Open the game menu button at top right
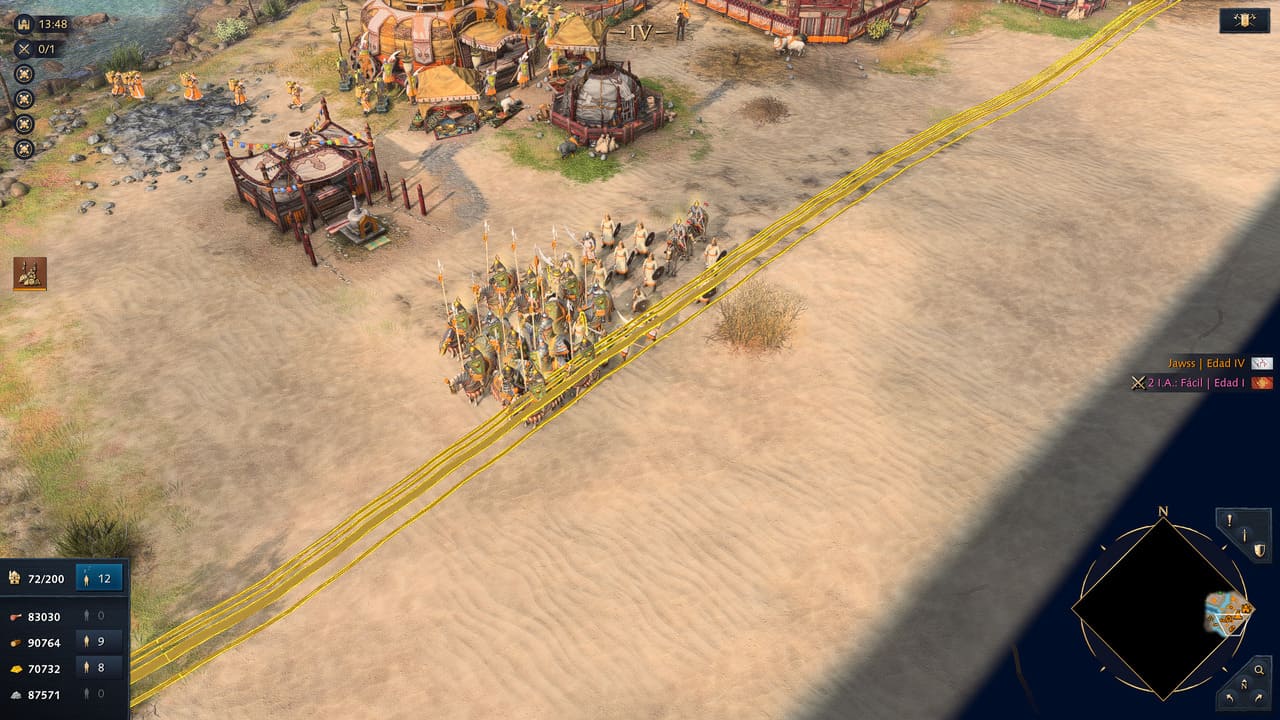Viewport: 1280px width, 720px height. coord(1244,20)
